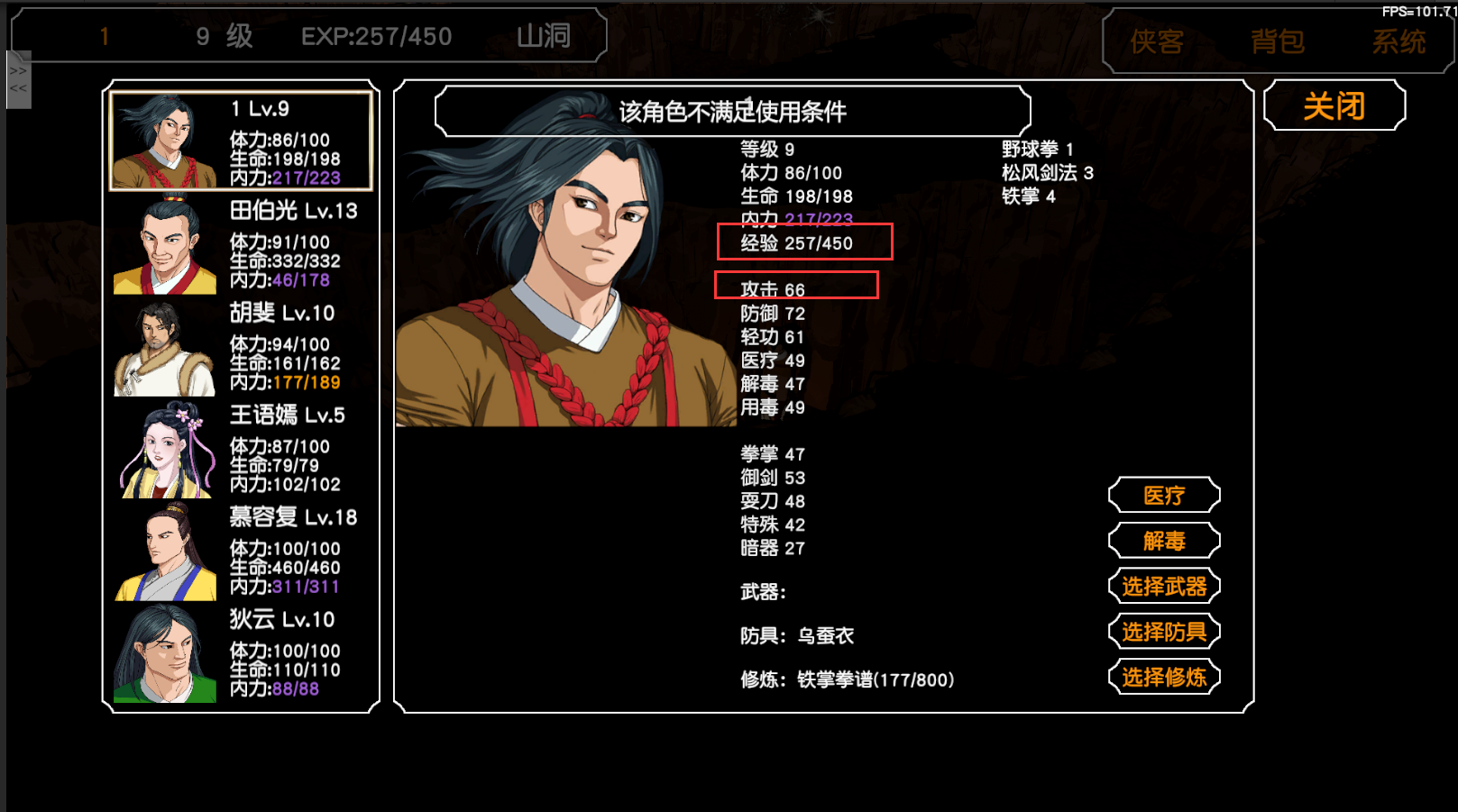
Task: Open the 侠客 menu
Action: point(1157,41)
